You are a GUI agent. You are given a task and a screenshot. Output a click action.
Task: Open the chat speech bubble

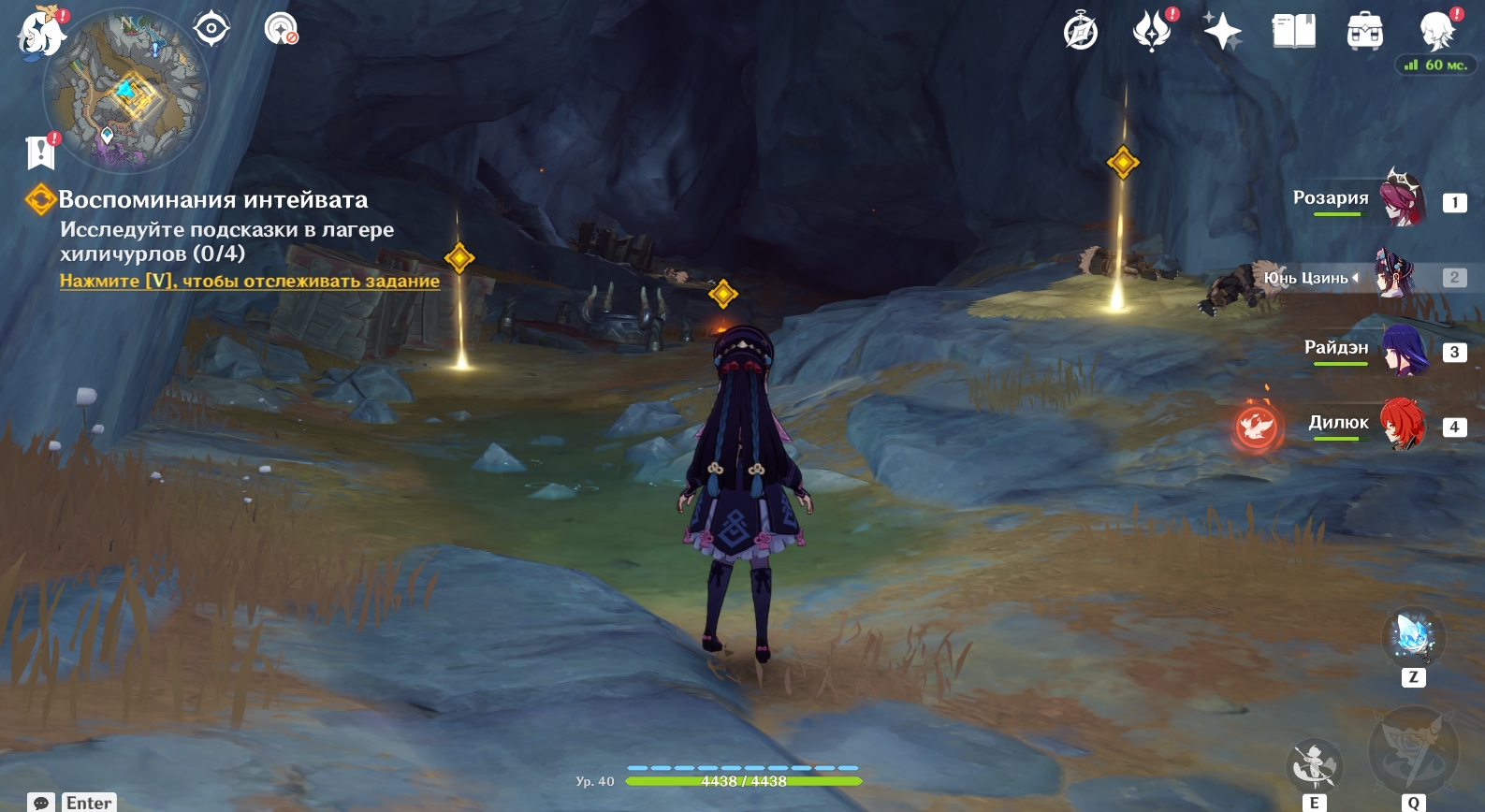[x=41, y=803]
